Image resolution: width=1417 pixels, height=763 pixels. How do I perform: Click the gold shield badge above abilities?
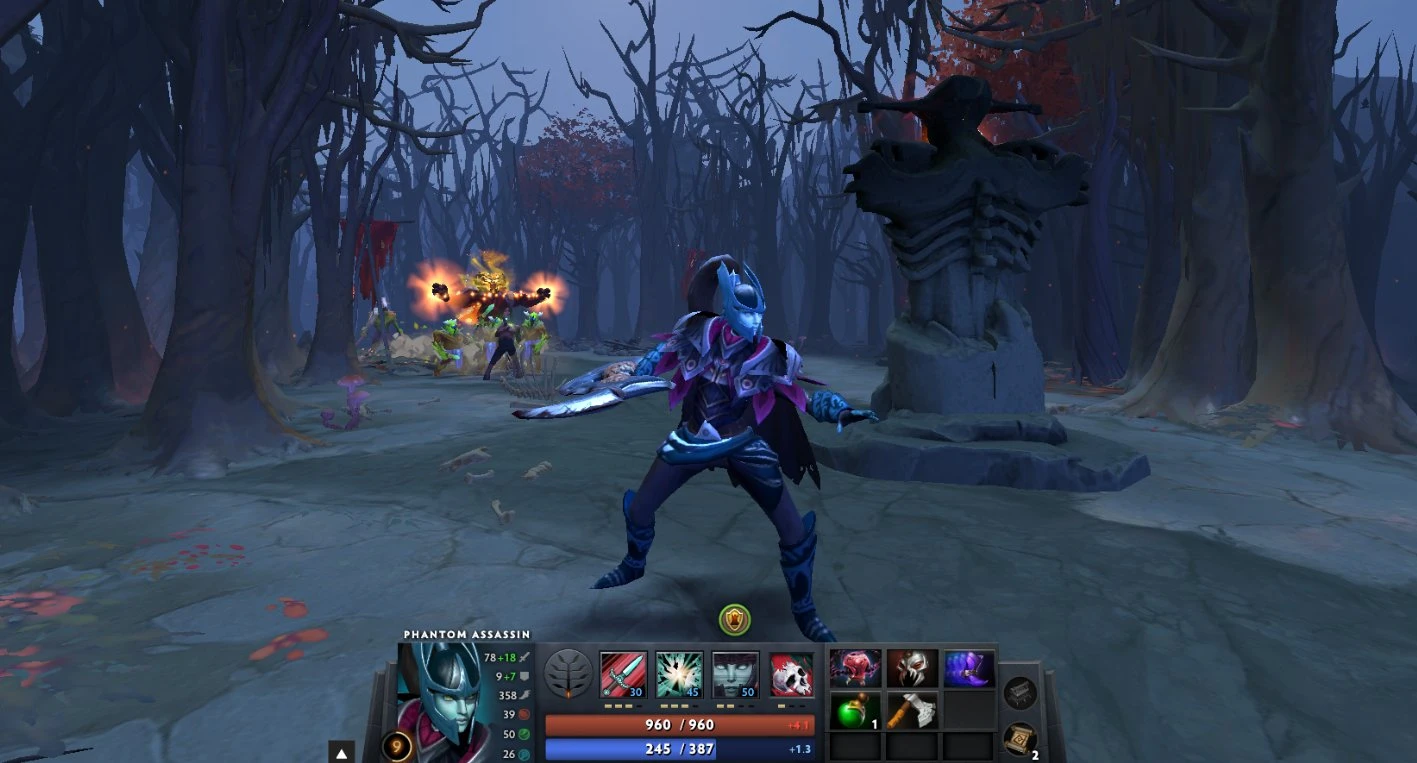pos(734,620)
